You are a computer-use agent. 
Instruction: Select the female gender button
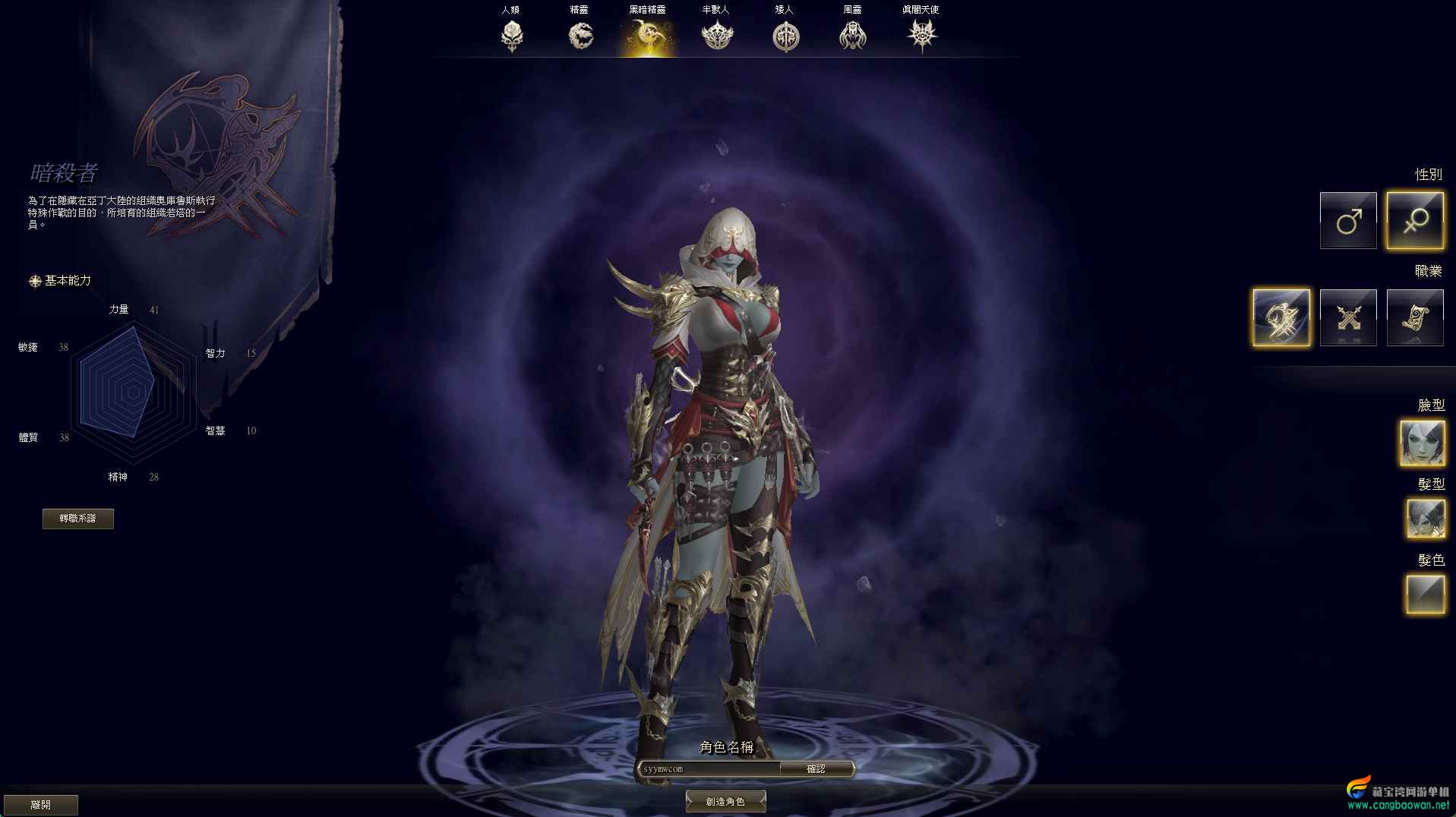point(1415,221)
